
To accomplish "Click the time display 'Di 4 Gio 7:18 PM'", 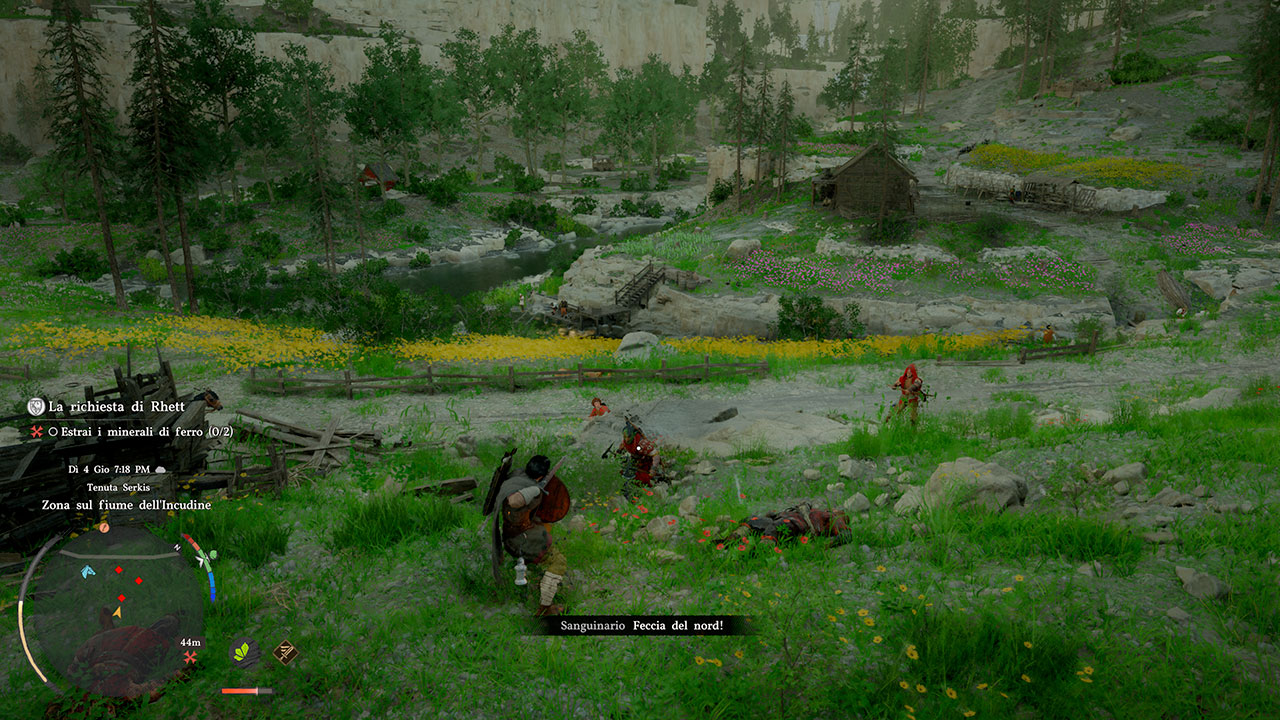I will click(x=108, y=469).
